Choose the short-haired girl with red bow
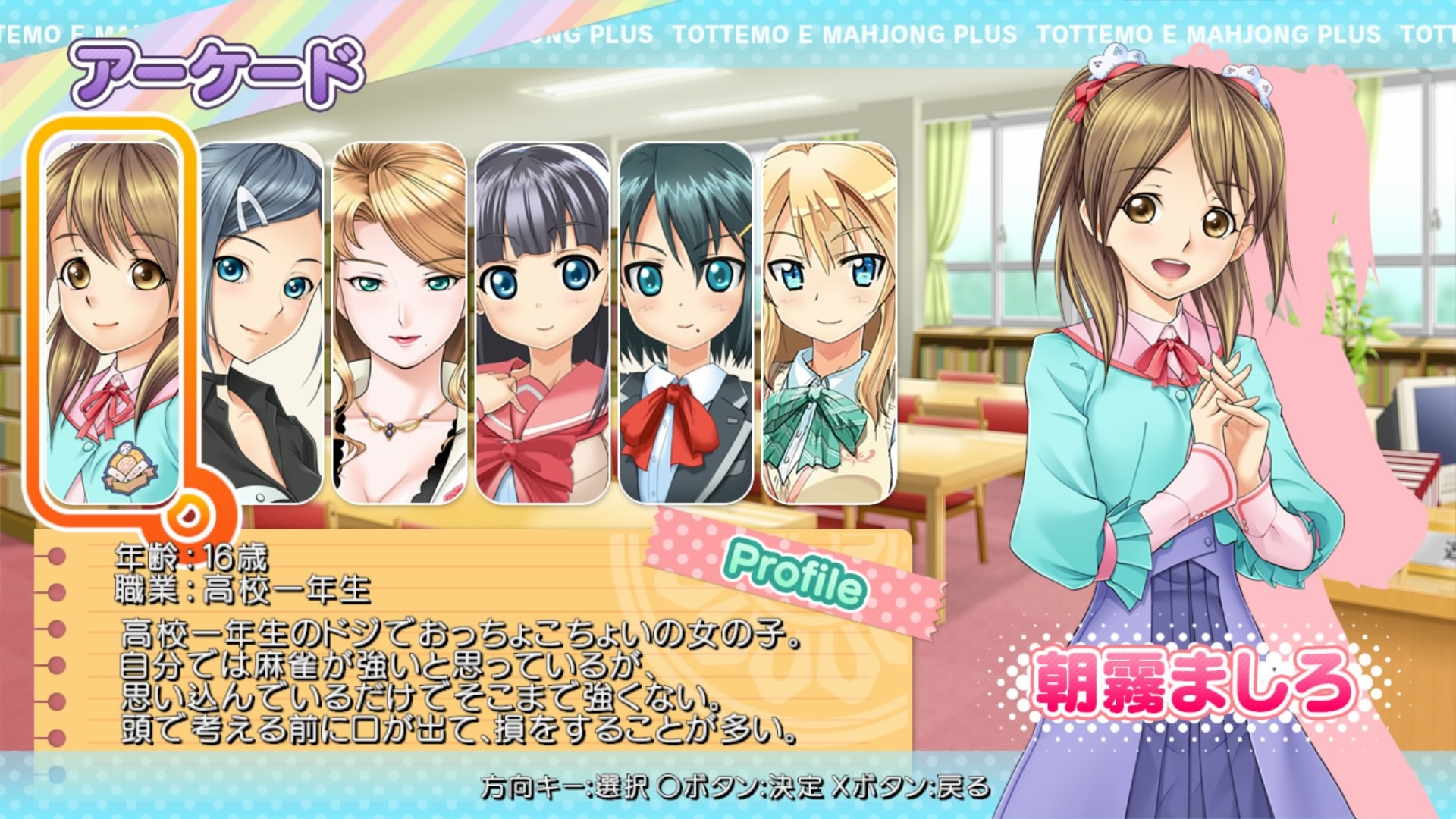This screenshot has height=819, width=1456. click(686, 322)
